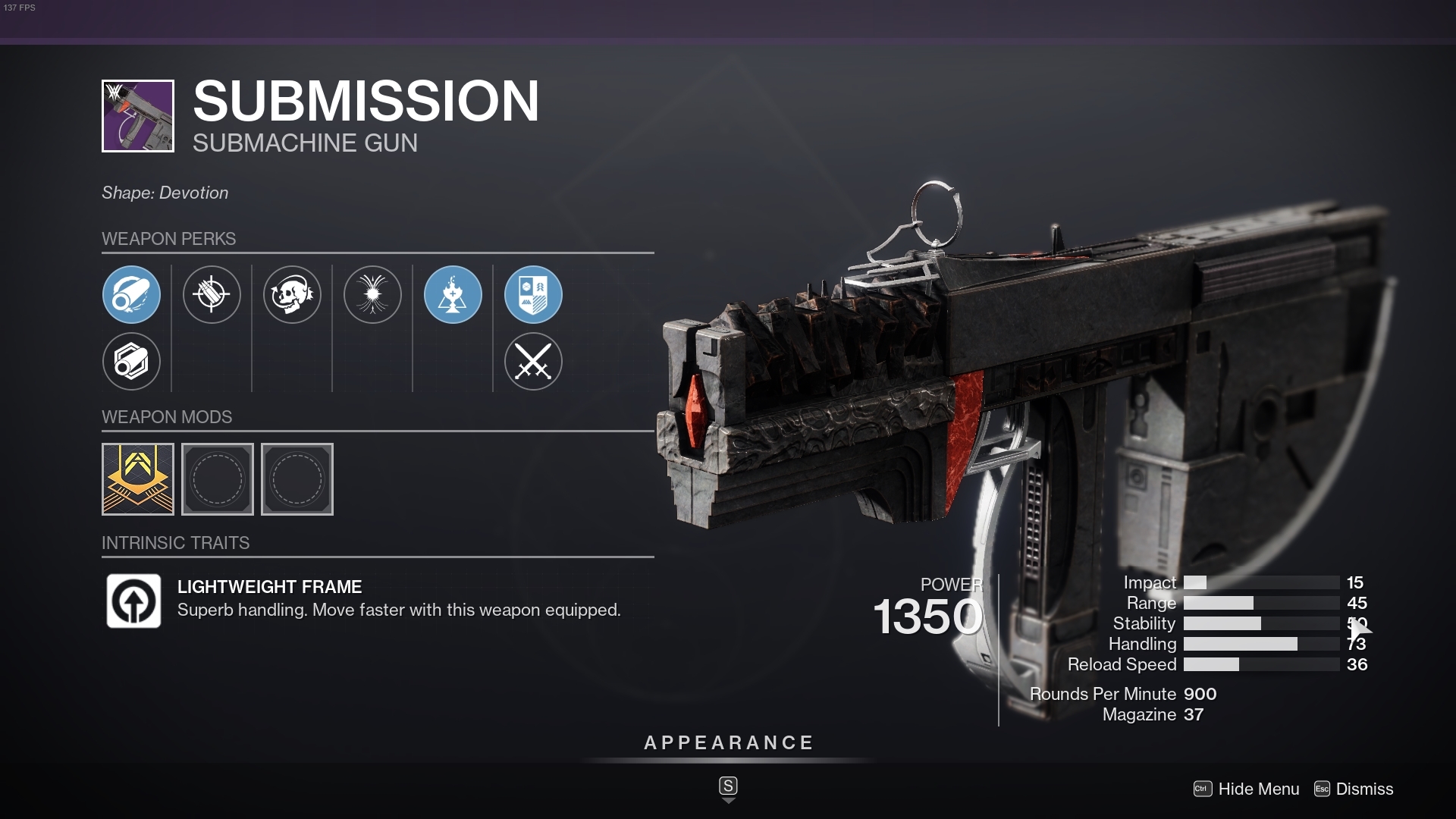Open the second empty weapon mod socket
Screen dimensions: 1456x819
(x=217, y=479)
